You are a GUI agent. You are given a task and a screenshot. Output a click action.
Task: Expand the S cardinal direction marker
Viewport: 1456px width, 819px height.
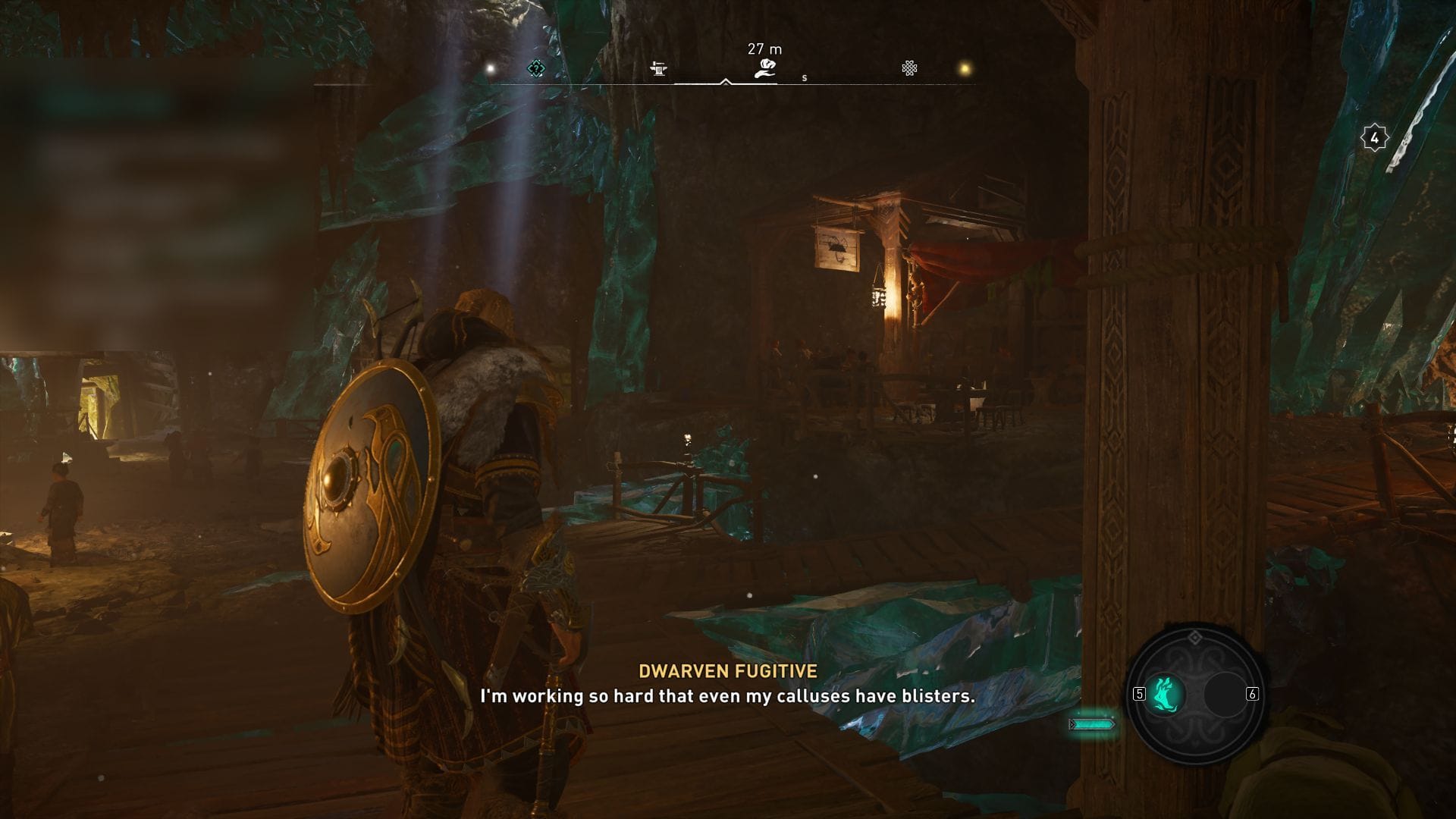point(804,78)
